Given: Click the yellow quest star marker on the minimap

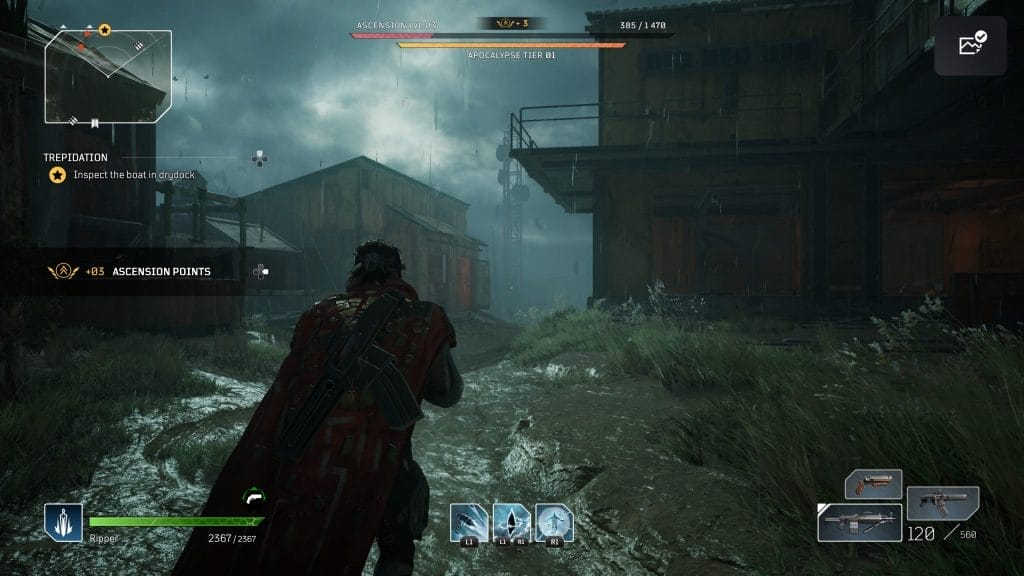Looking at the screenshot, I should 105,31.
